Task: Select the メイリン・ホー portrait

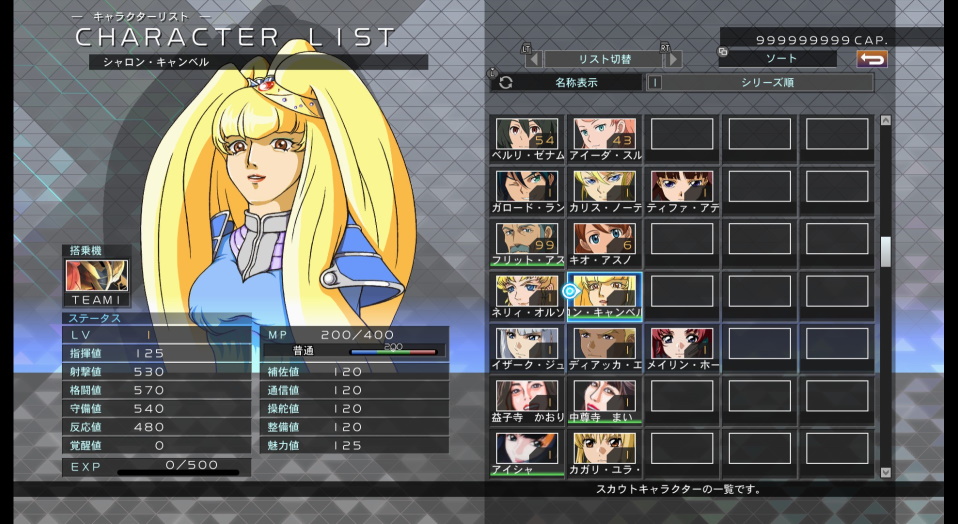Action: [x=683, y=344]
